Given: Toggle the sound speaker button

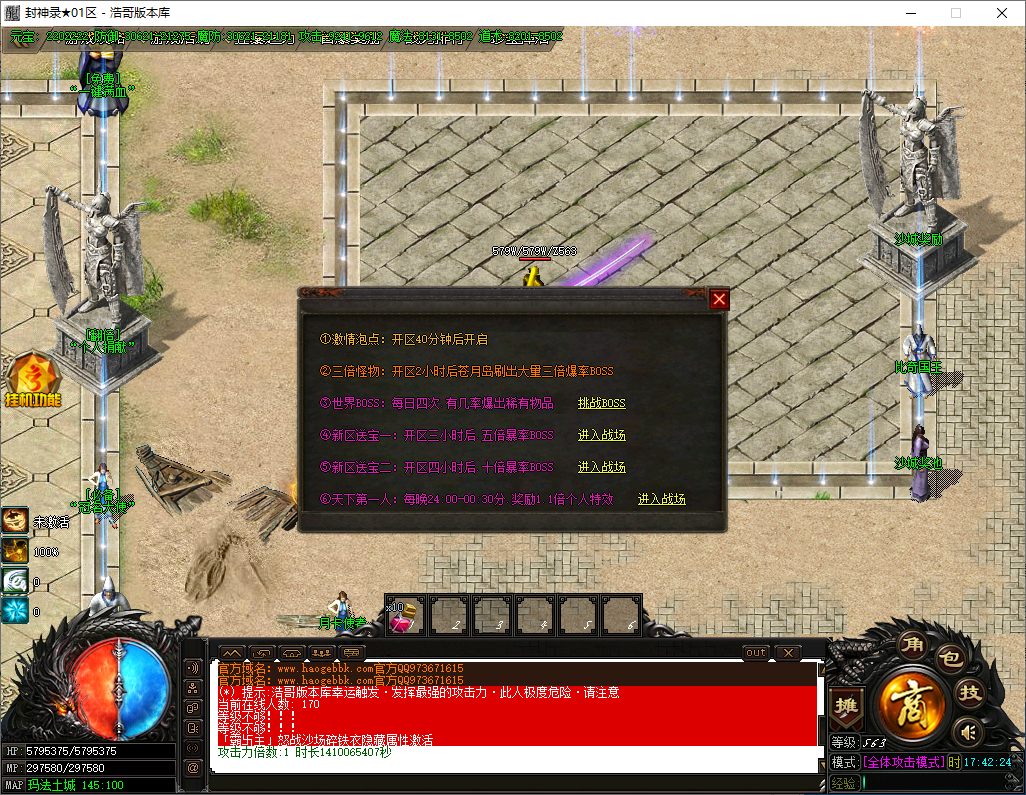Looking at the screenshot, I should [966, 732].
